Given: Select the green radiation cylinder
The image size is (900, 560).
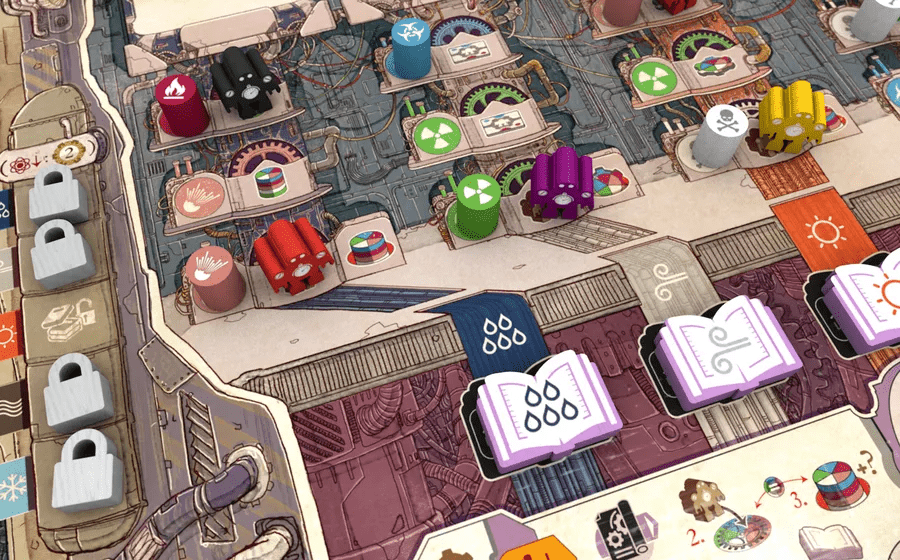Looking at the screenshot, I should (x=473, y=206).
